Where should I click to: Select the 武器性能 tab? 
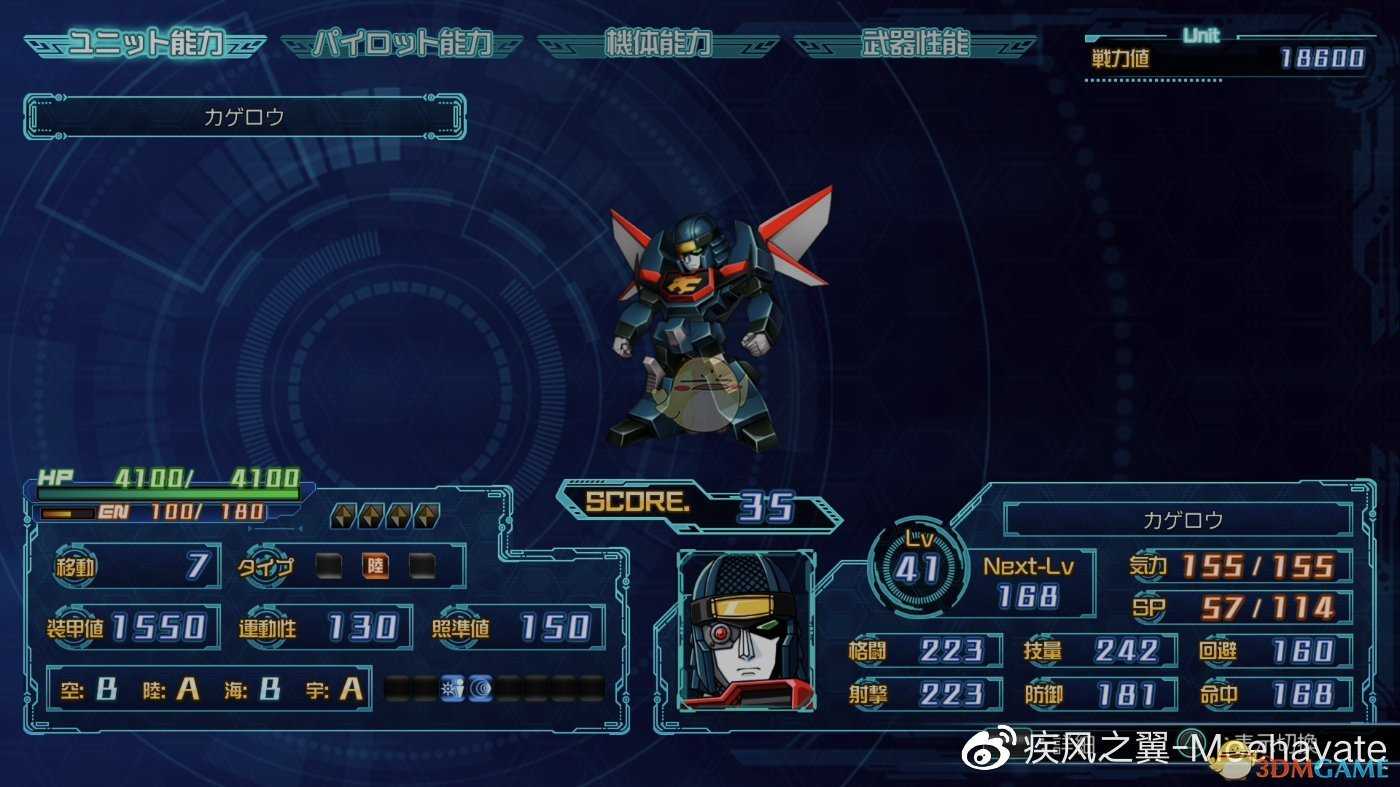pyautogui.click(x=915, y=45)
